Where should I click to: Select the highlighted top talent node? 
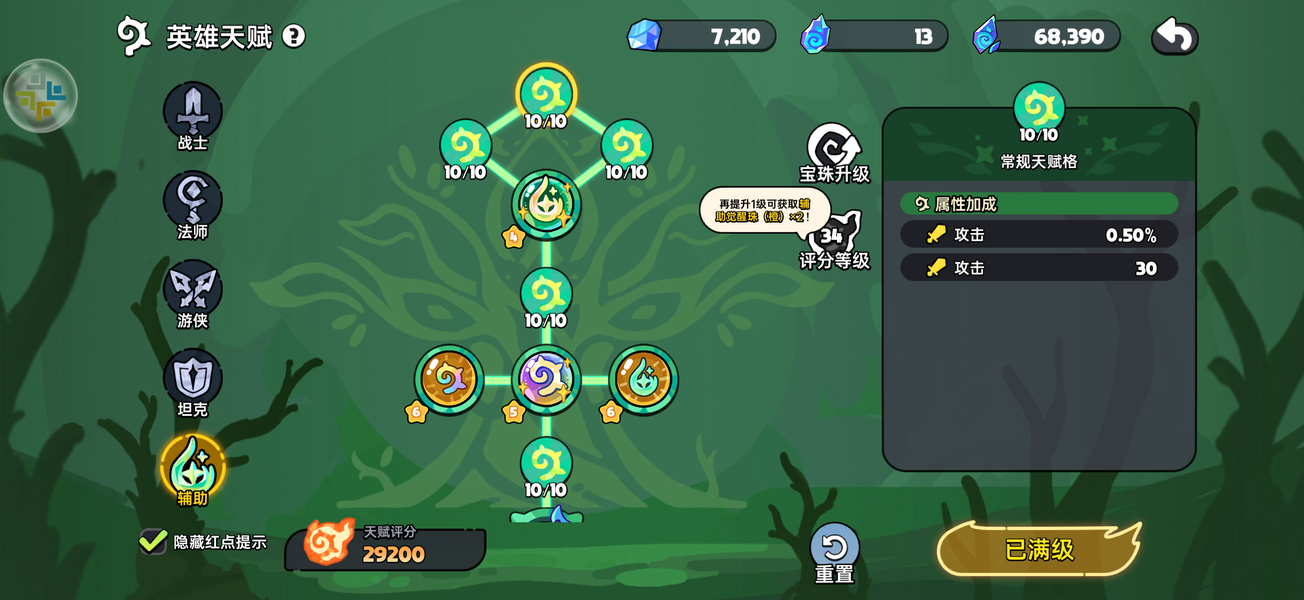click(546, 94)
